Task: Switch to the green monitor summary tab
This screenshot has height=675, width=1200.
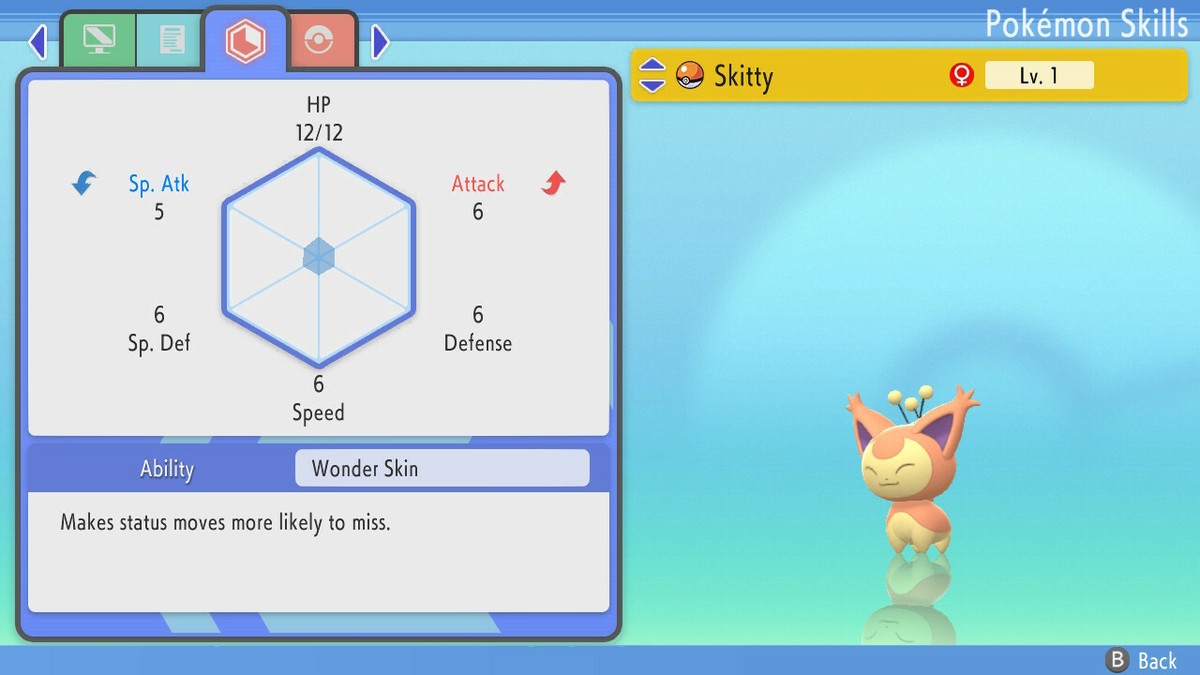Action: coord(99,40)
